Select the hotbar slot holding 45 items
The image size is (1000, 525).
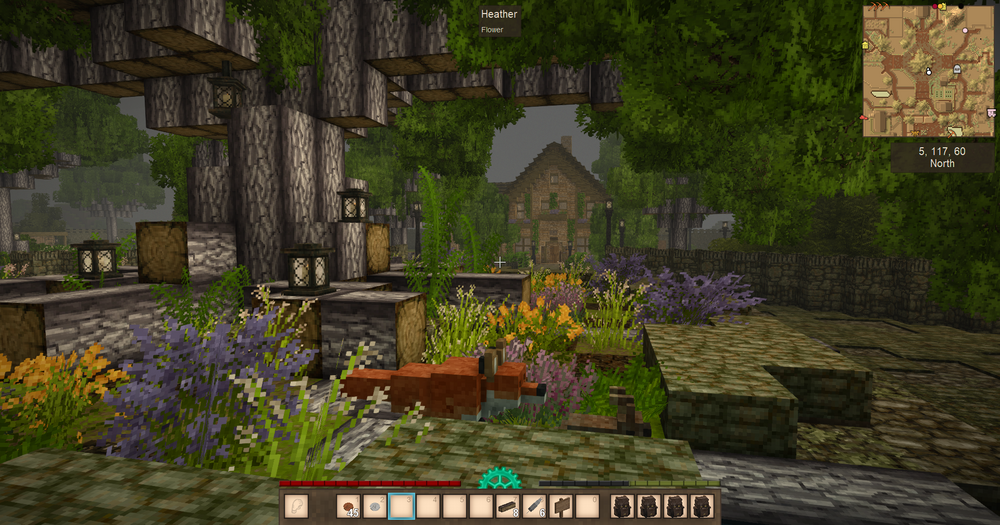(x=348, y=507)
